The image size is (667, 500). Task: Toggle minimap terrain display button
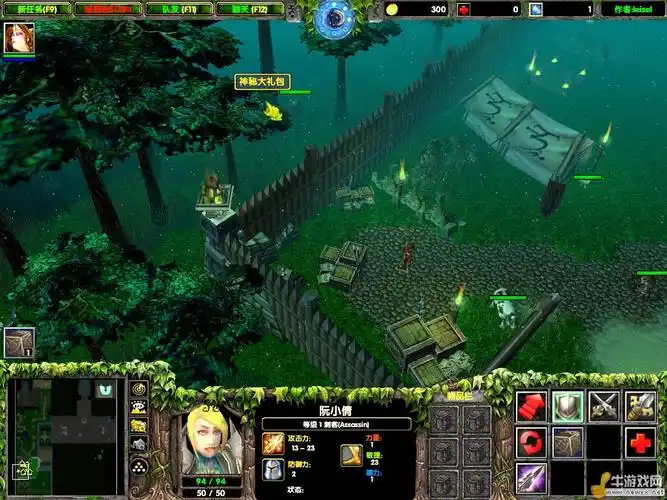coord(139,407)
